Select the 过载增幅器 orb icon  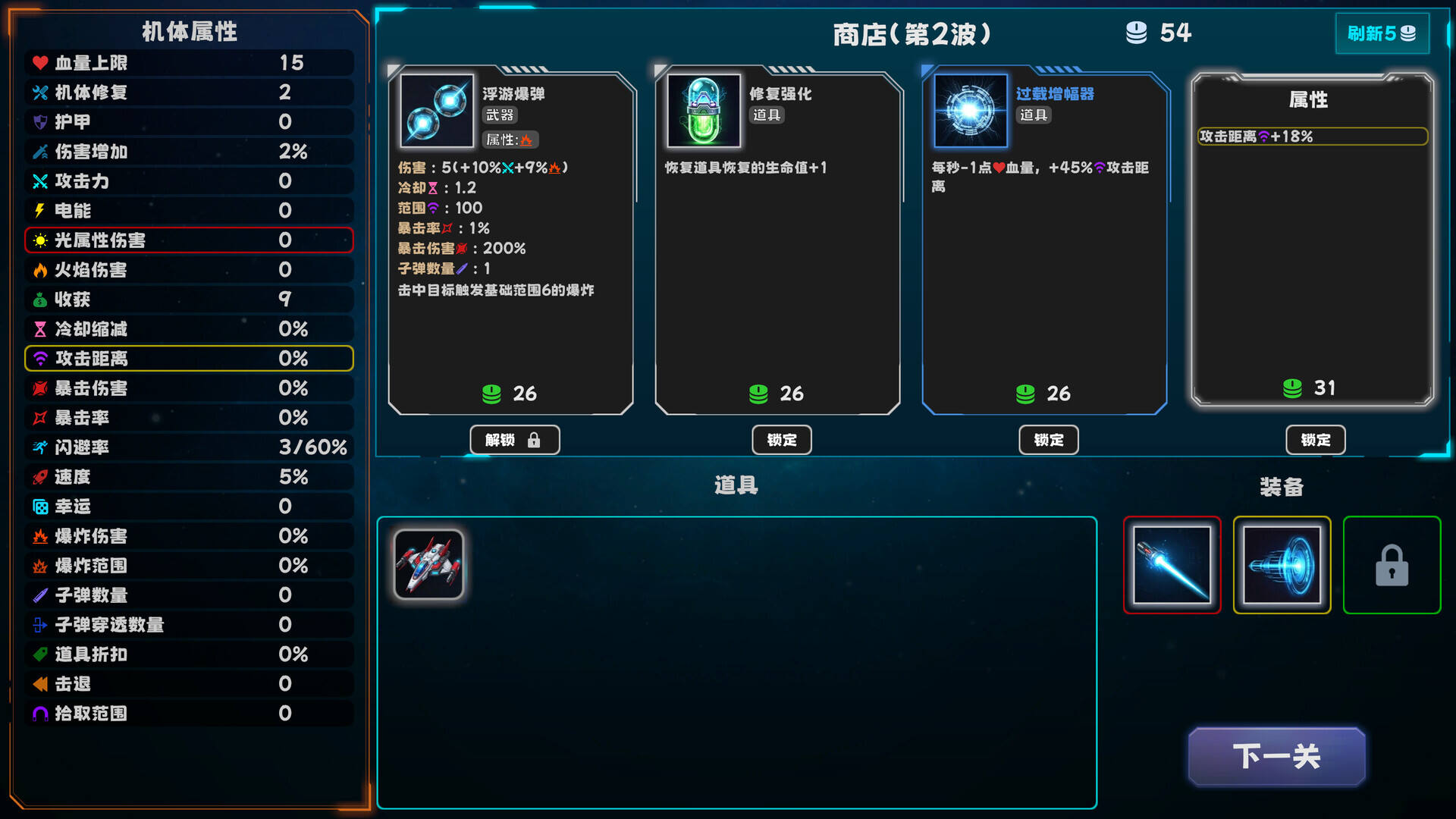[971, 110]
